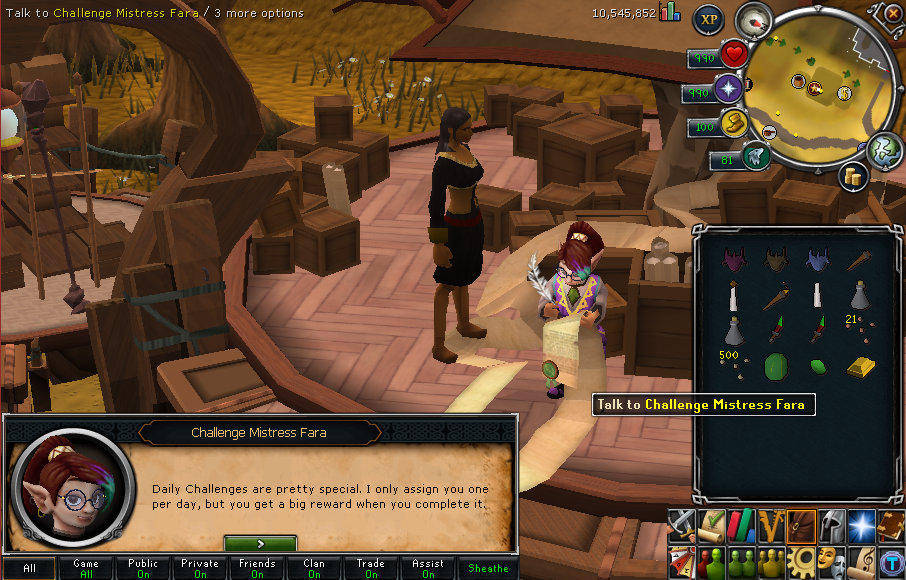Image resolution: width=906 pixels, height=580 pixels.
Task: Click the Sheathe button
Action: [488, 568]
